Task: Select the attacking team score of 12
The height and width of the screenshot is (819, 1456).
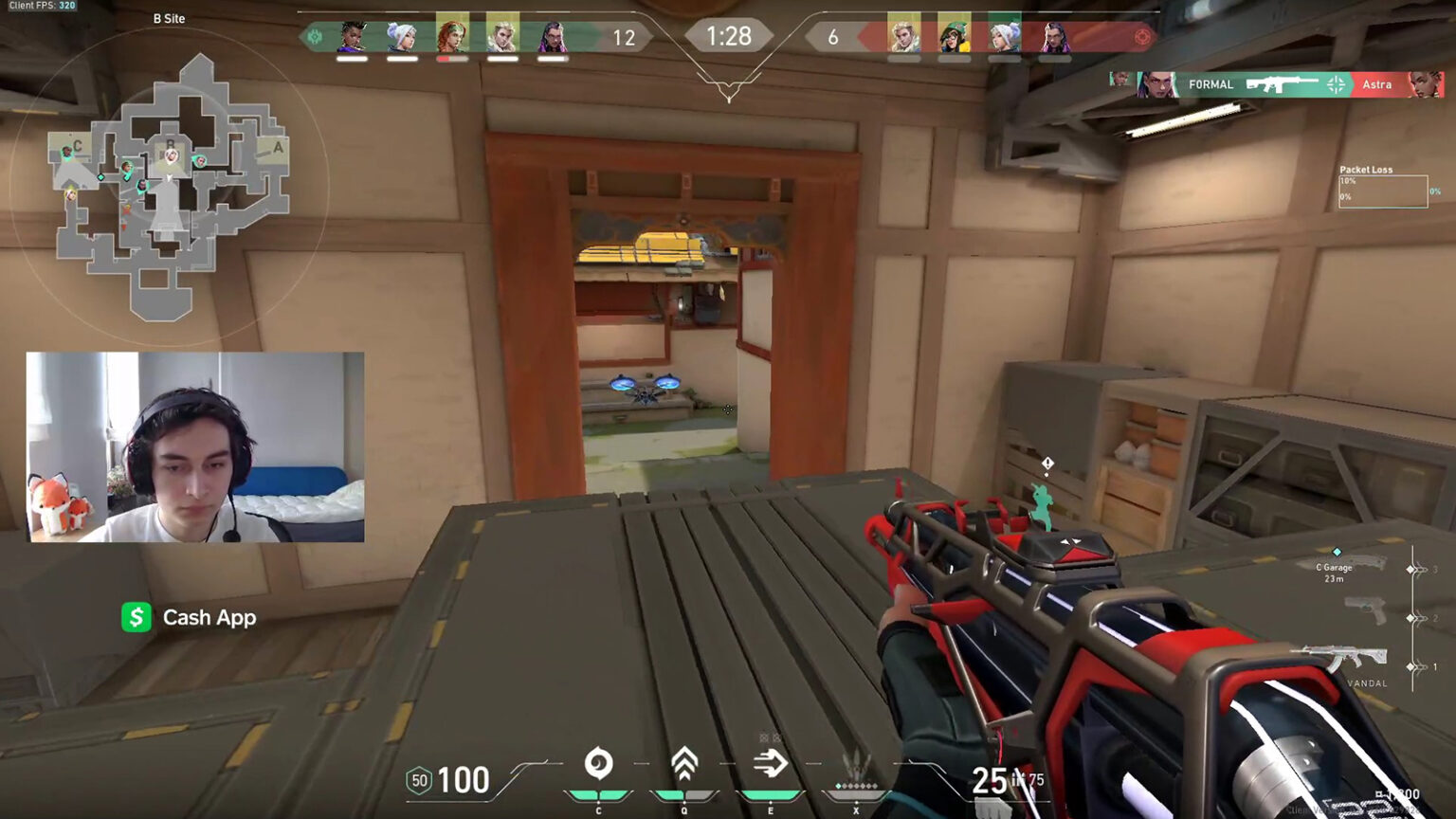Action: pyautogui.click(x=626, y=38)
